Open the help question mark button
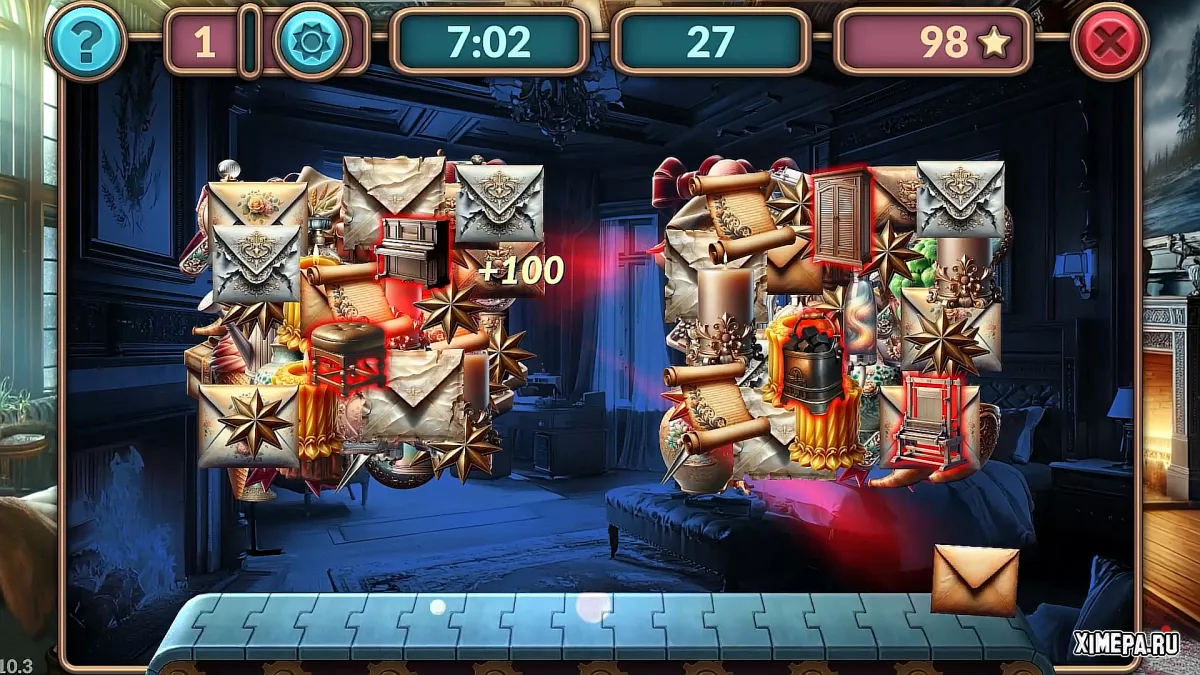The height and width of the screenshot is (675, 1200). [x=86, y=41]
